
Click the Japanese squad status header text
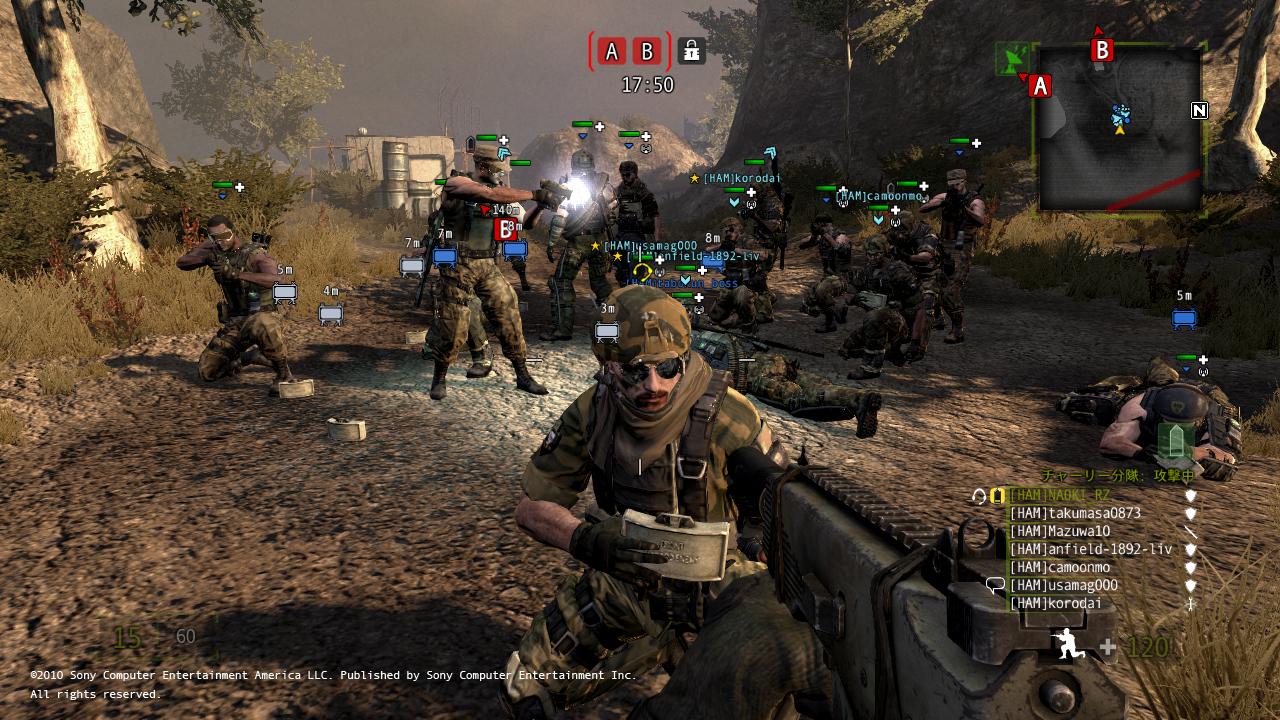[x=1117, y=476]
